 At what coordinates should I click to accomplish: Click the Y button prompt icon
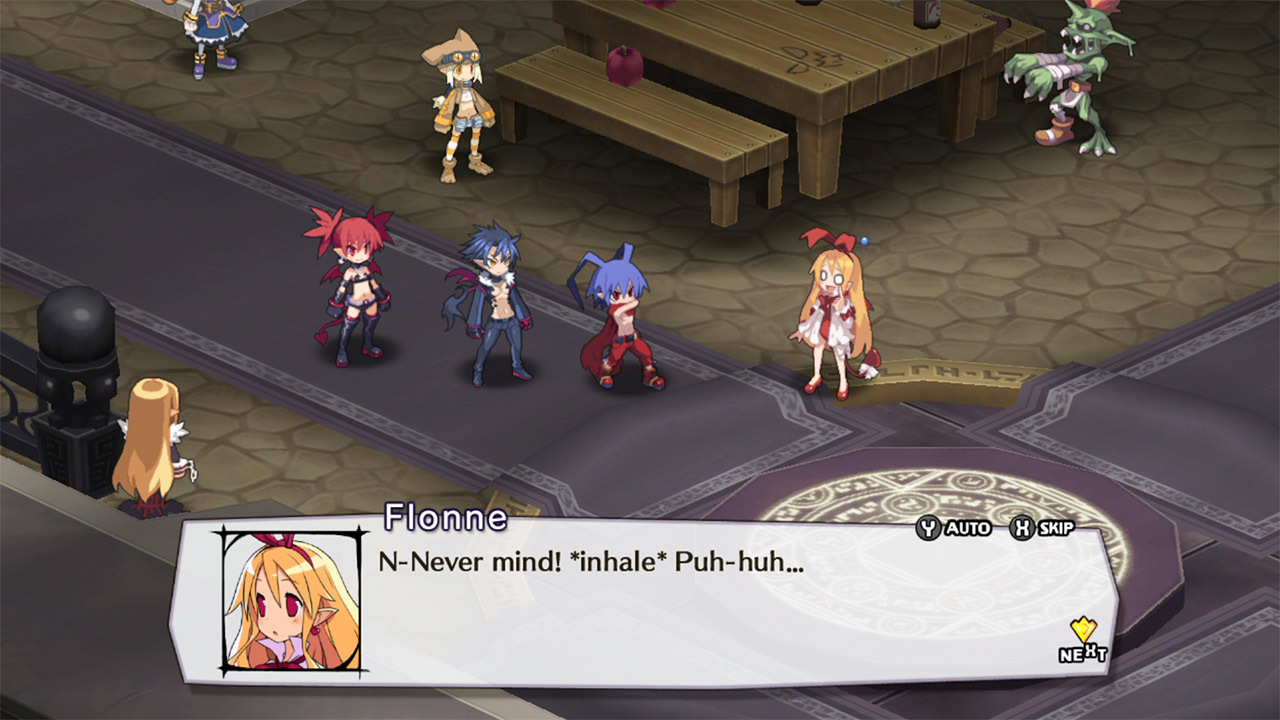(928, 530)
